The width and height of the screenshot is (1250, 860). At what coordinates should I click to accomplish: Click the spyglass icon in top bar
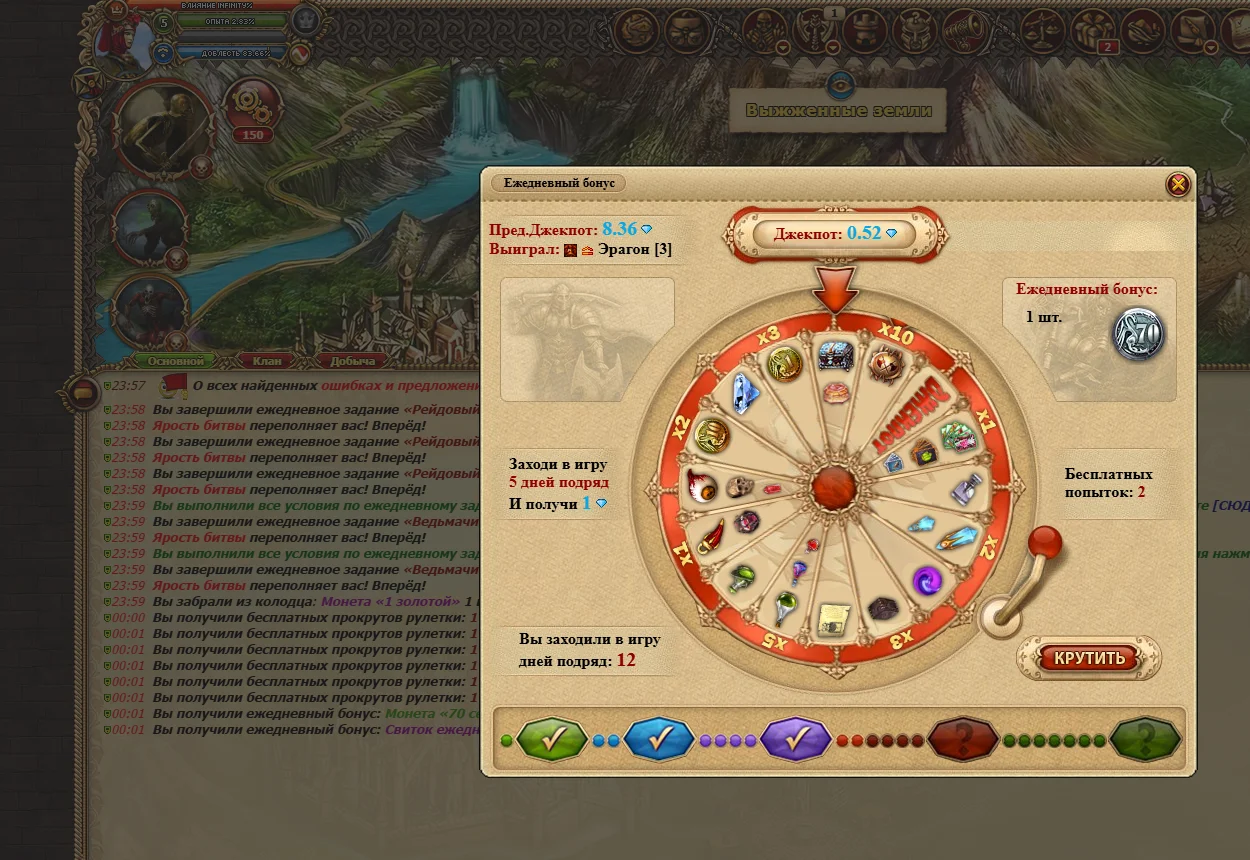pyautogui.click(x=965, y=30)
